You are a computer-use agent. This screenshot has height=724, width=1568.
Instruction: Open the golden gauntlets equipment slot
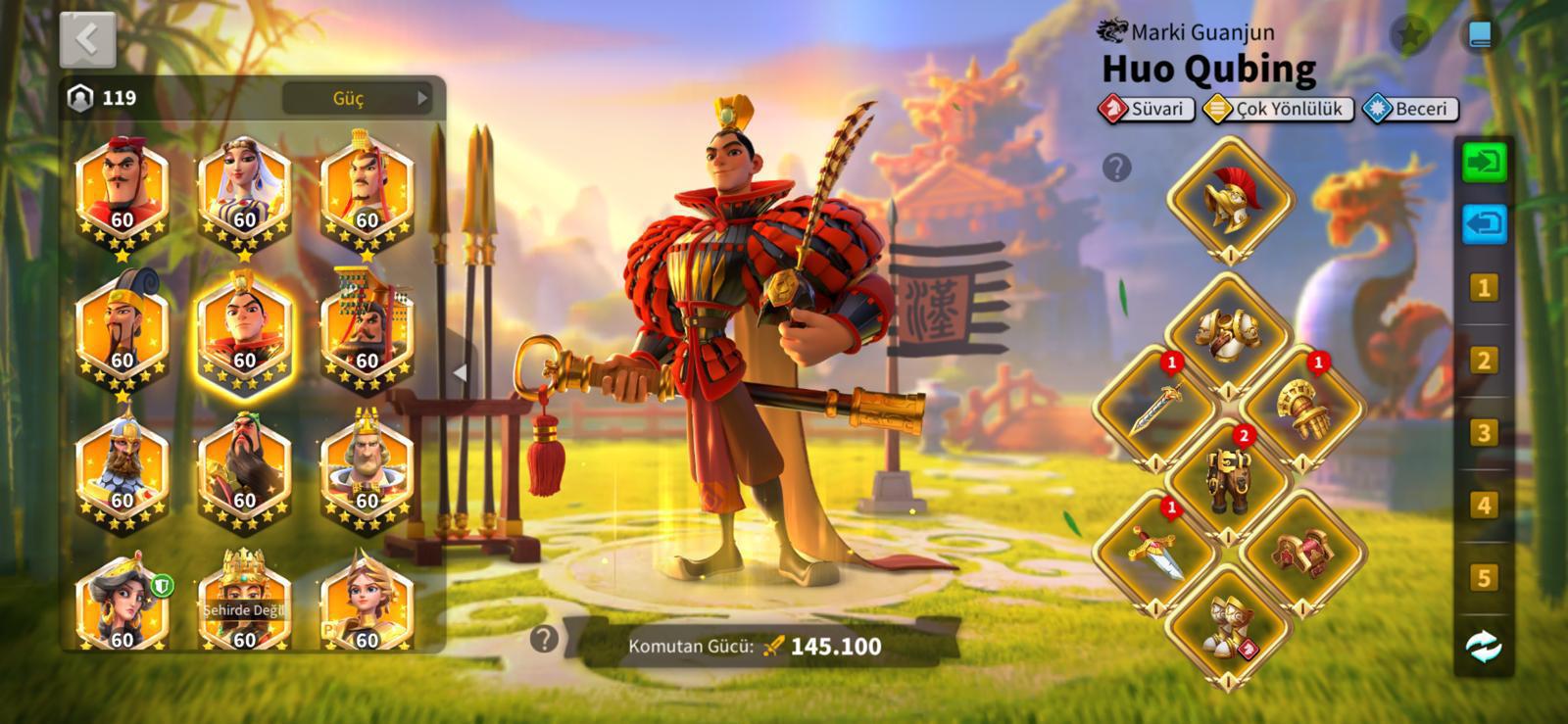(x=1301, y=407)
